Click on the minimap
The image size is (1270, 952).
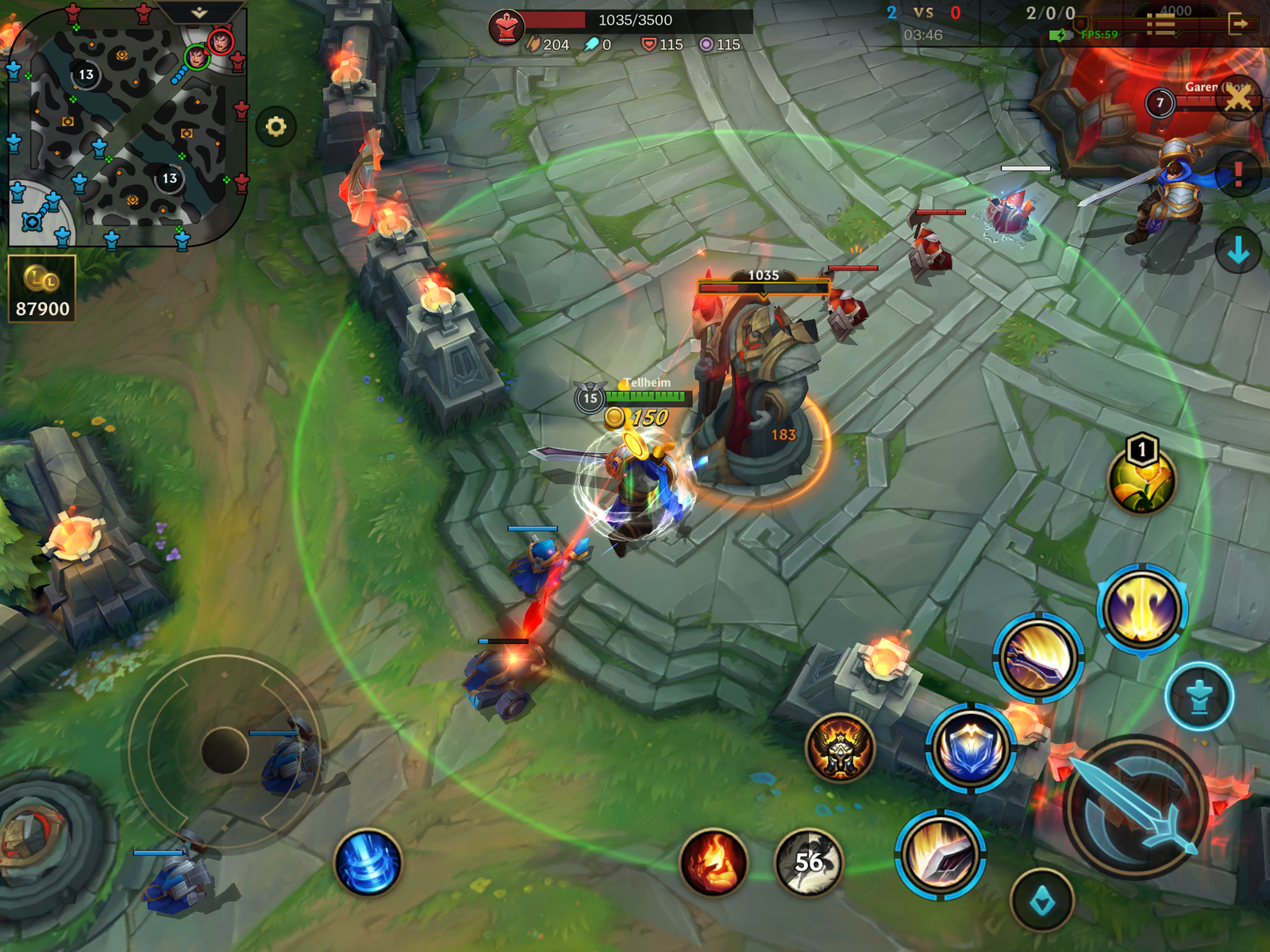127,127
